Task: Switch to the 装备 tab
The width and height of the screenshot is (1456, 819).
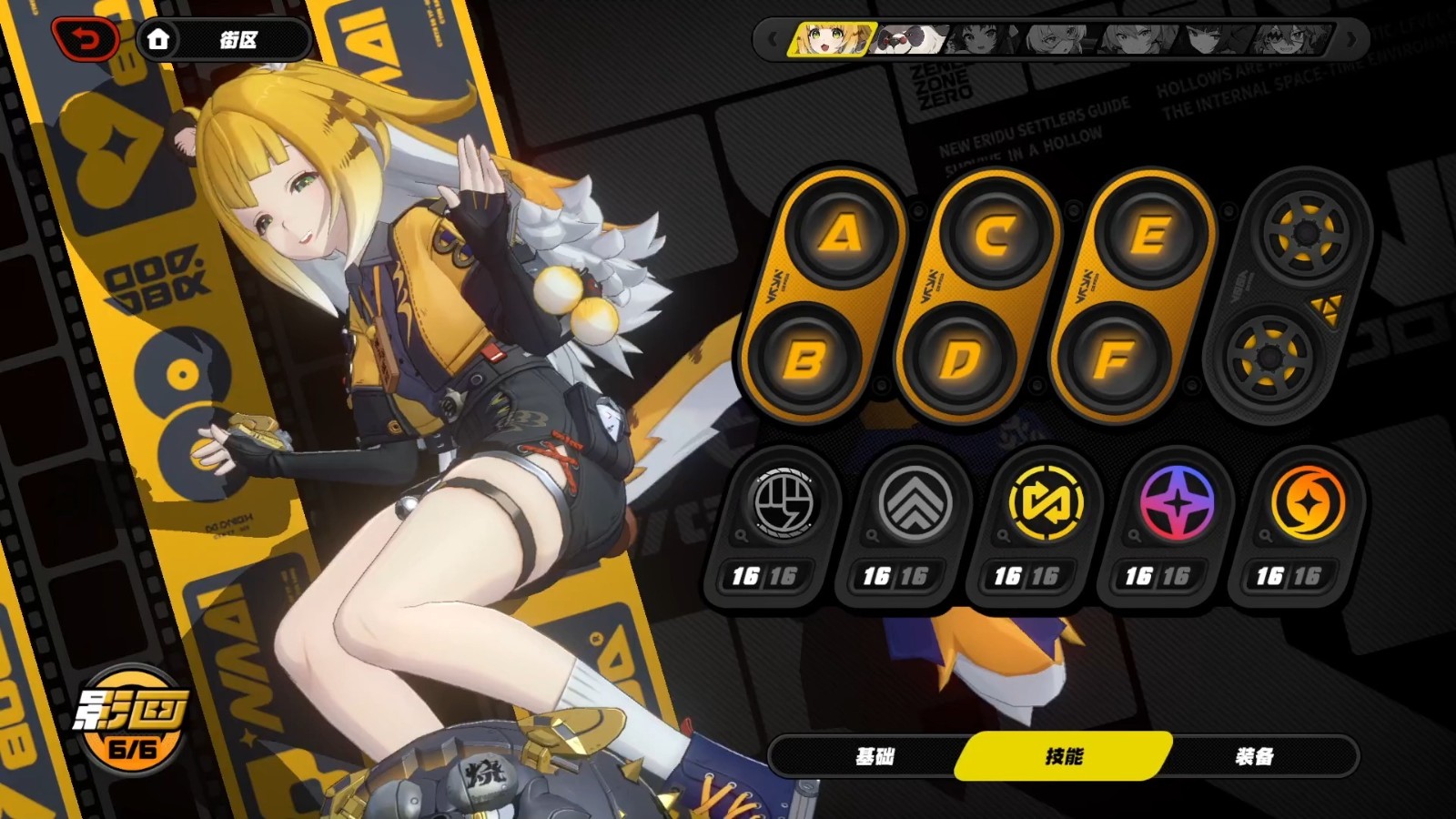Action: [1255, 756]
